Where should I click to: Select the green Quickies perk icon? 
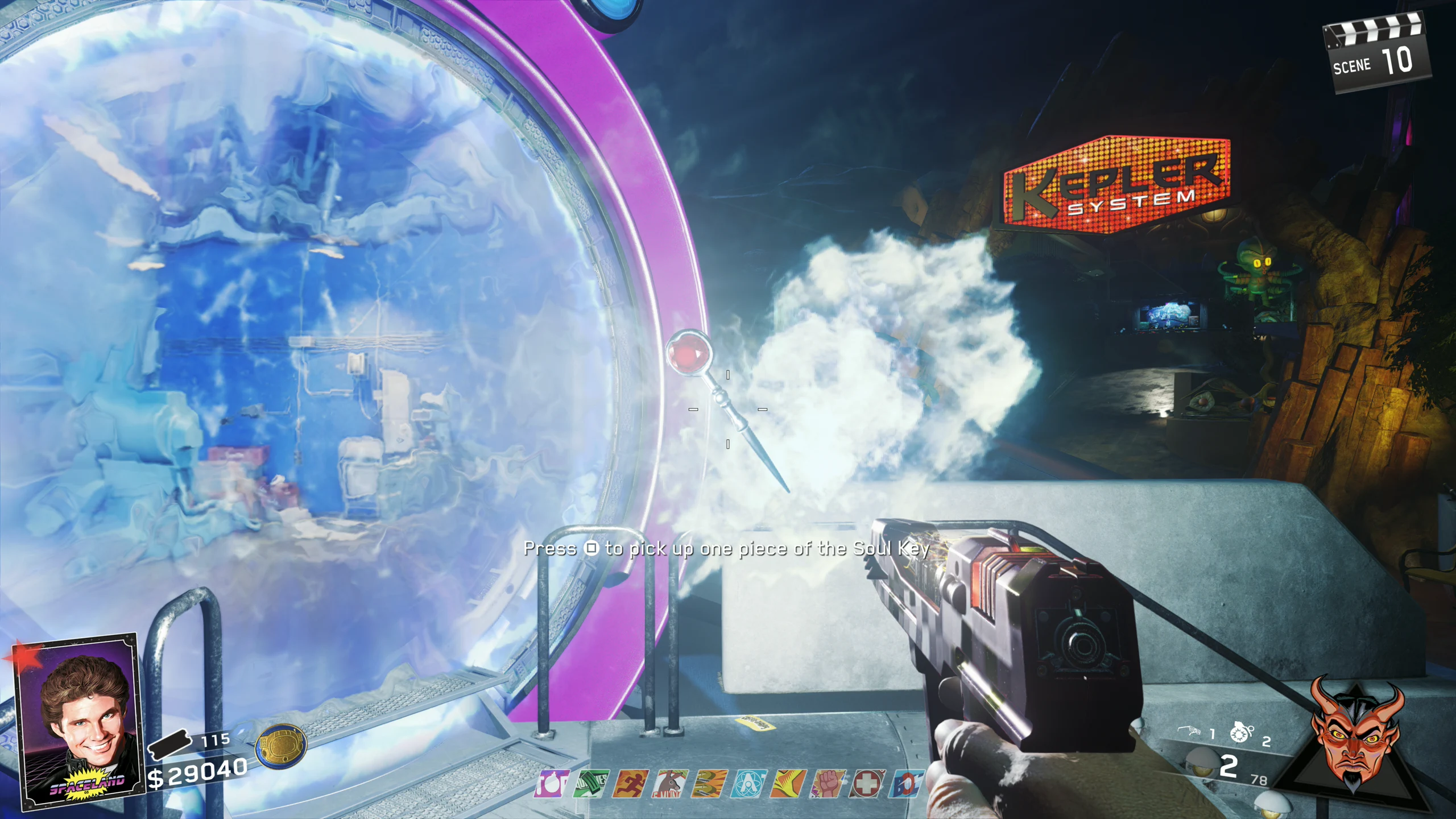[x=591, y=784]
